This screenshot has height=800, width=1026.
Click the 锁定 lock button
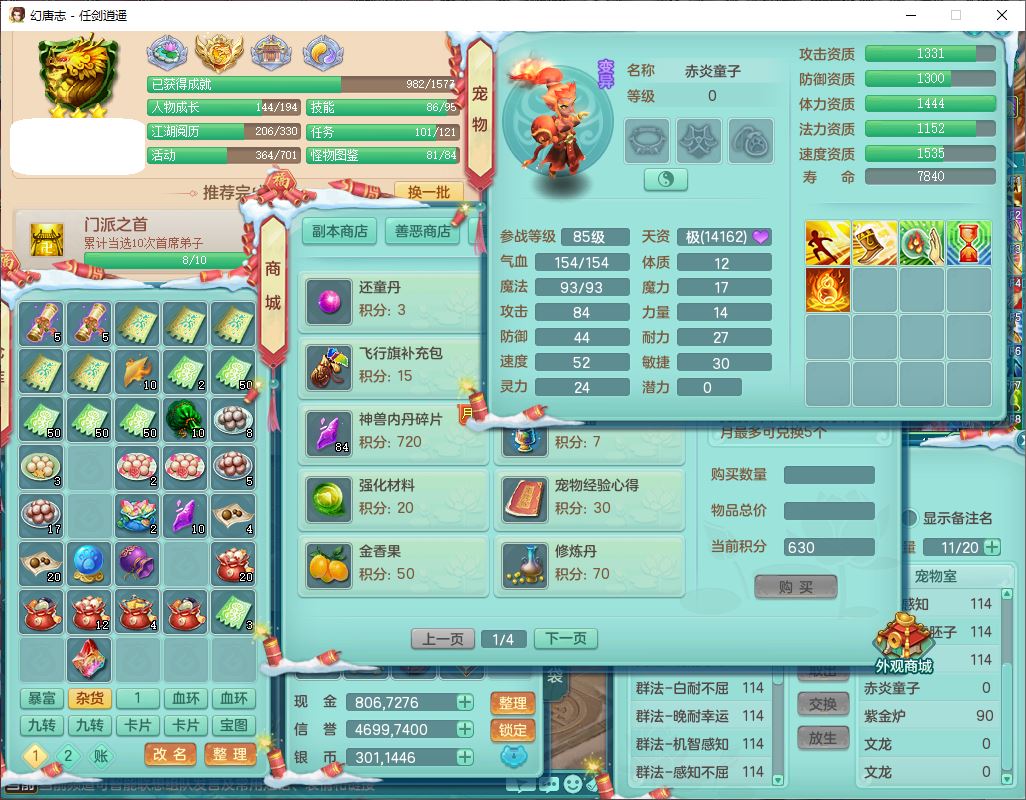513,730
